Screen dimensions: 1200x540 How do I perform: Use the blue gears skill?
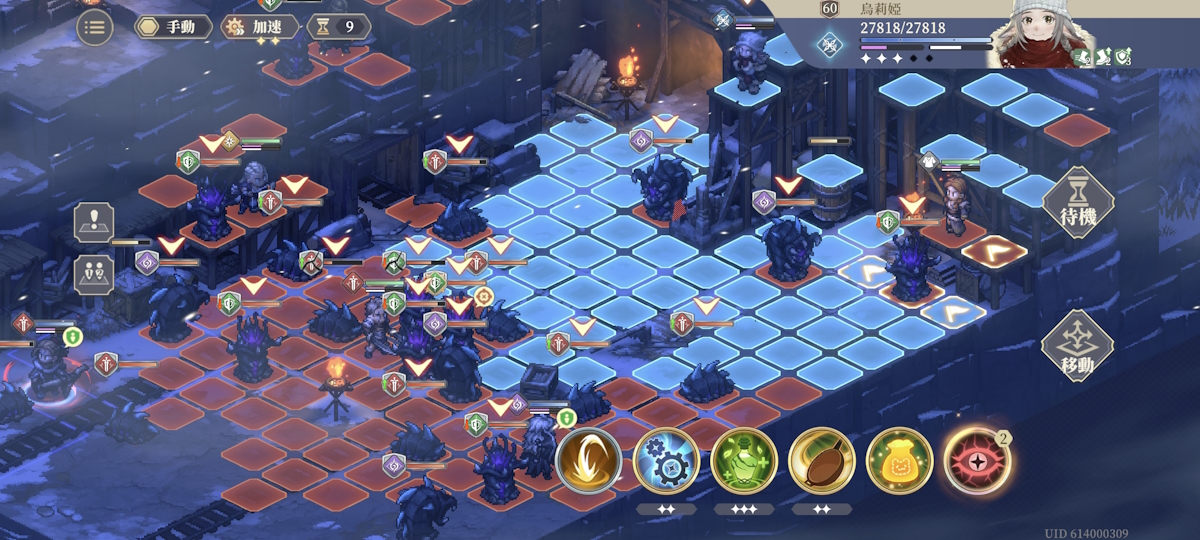point(666,460)
